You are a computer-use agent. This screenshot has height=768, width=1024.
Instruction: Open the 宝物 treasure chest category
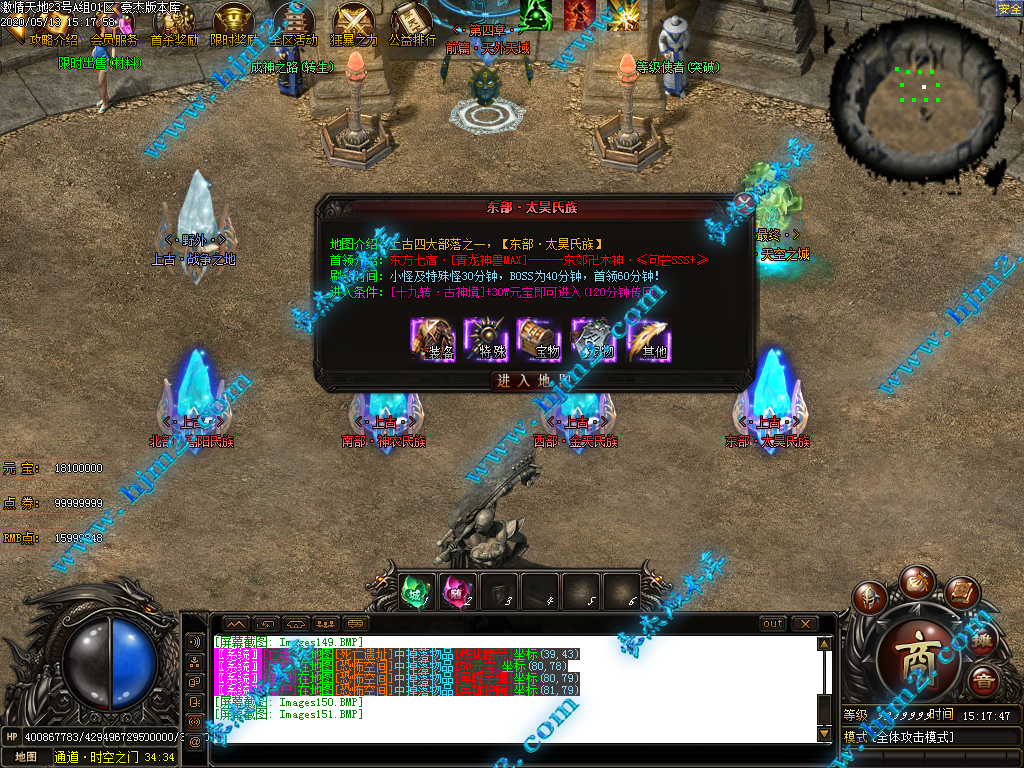(x=539, y=339)
